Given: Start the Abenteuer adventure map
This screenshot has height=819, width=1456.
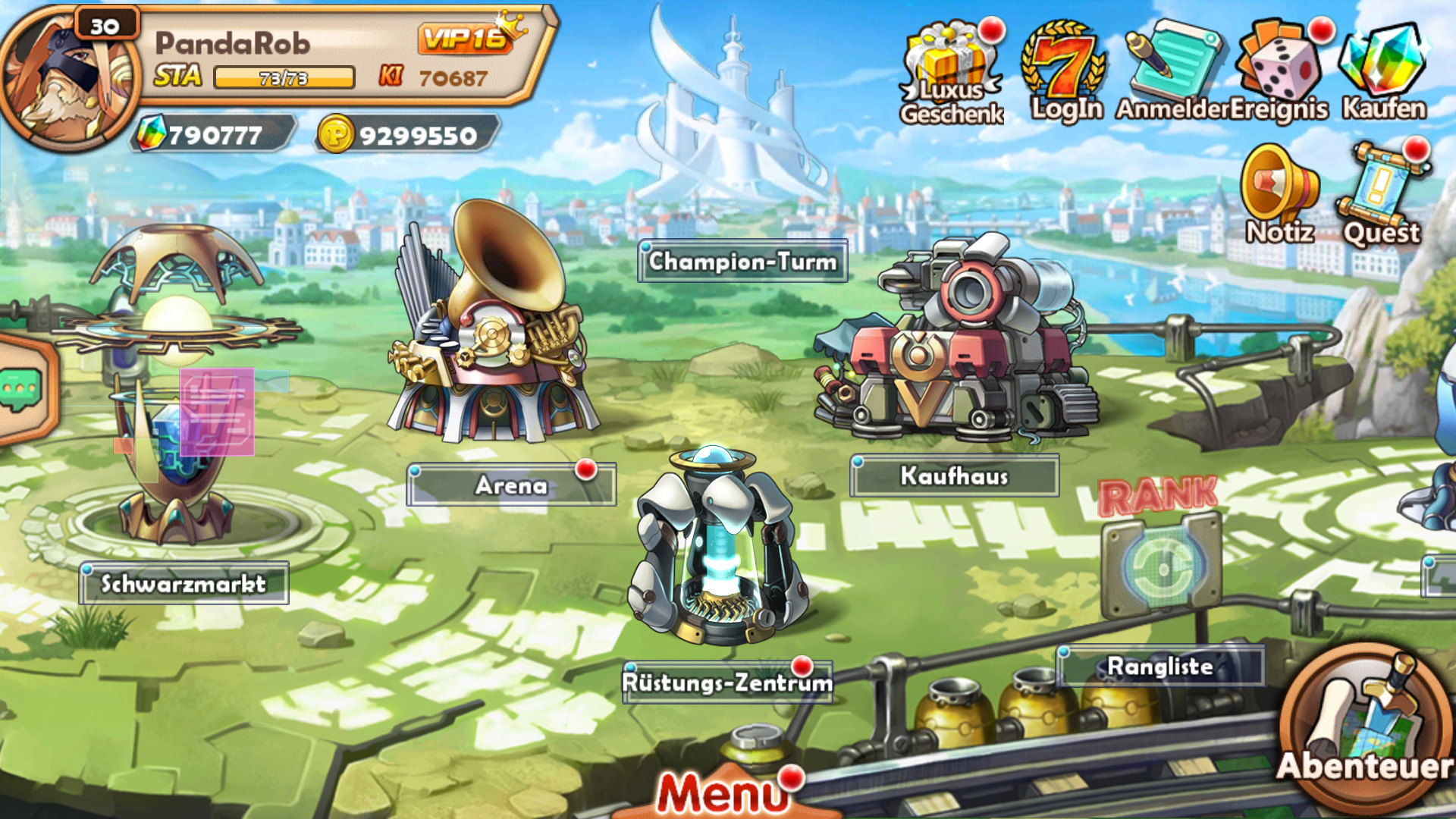Looking at the screenshot, I should (1365, 728).
